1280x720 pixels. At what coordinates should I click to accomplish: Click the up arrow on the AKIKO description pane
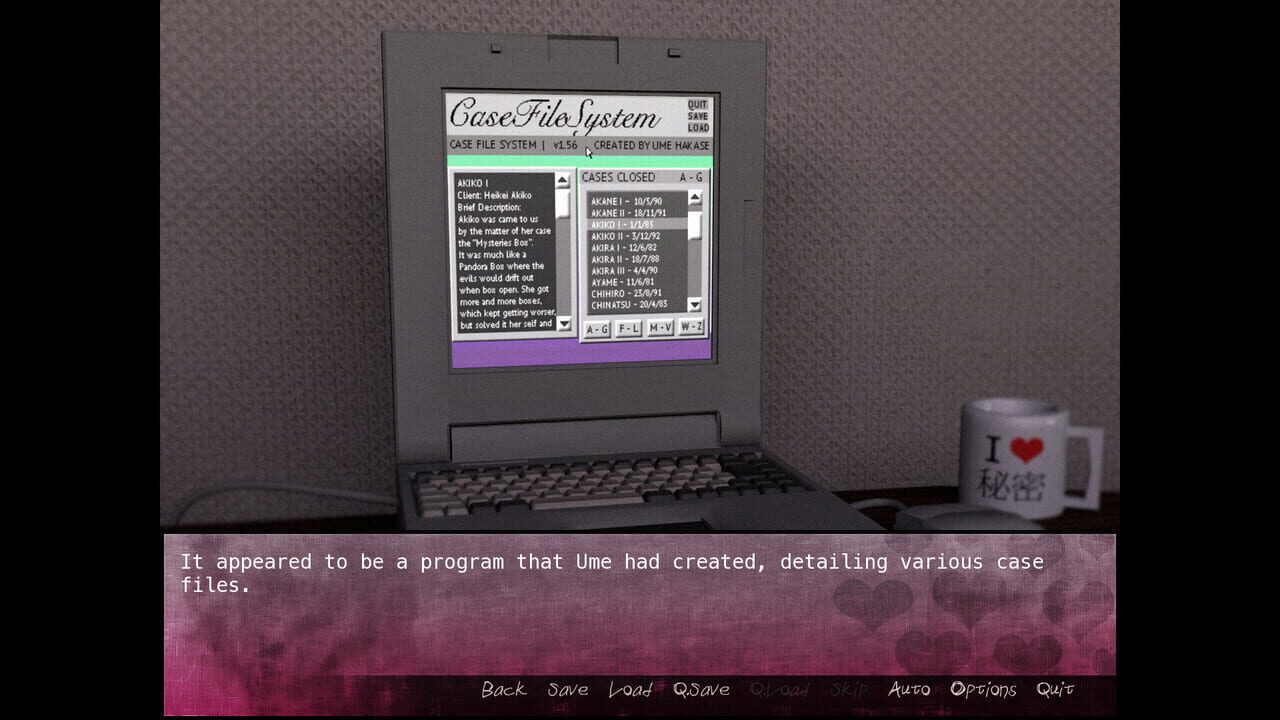tap(563, 180)
